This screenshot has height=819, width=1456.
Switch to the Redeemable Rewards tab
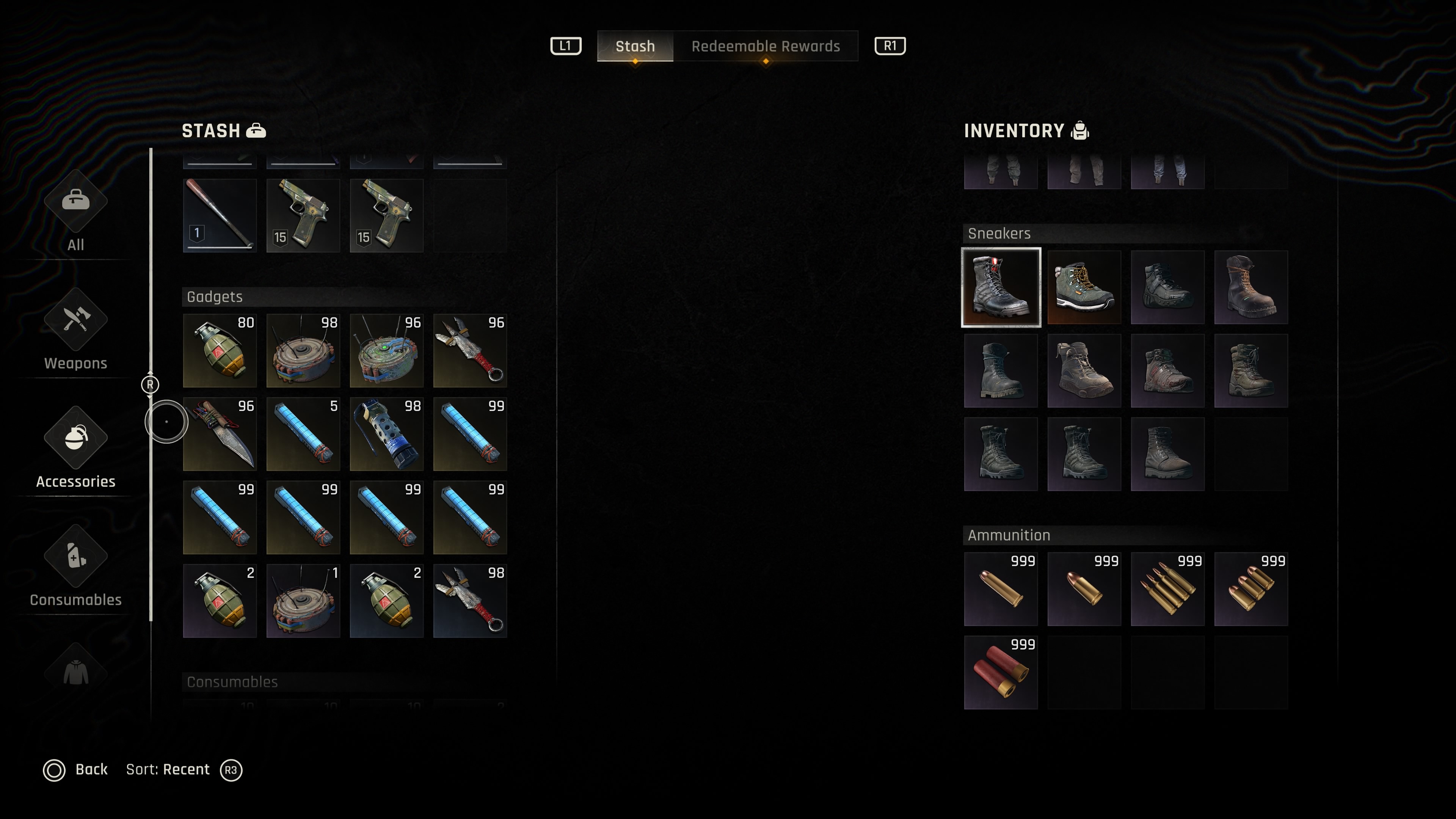pyautogui.click(x=765, y=46)
